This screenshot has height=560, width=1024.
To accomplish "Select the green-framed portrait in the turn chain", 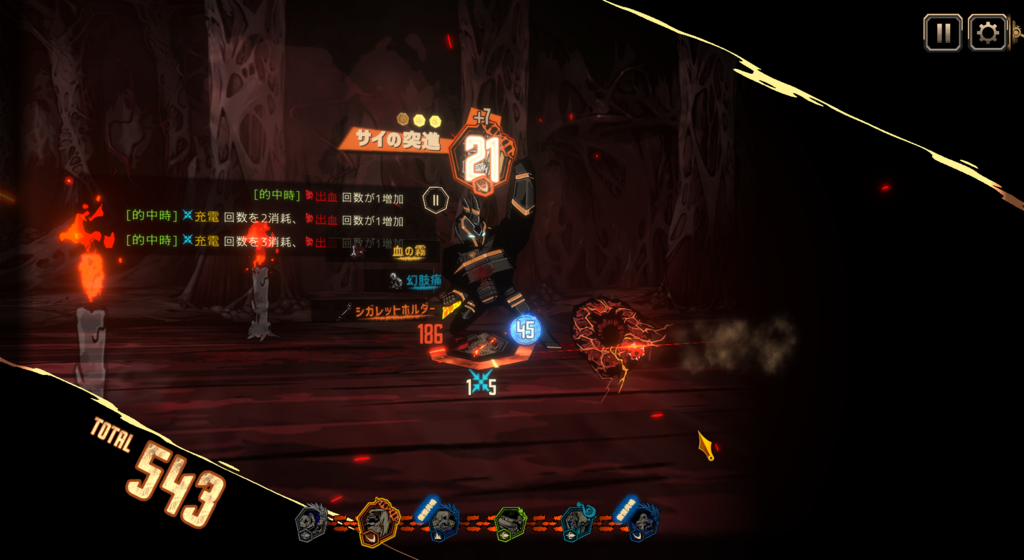I will click(510, 522).
